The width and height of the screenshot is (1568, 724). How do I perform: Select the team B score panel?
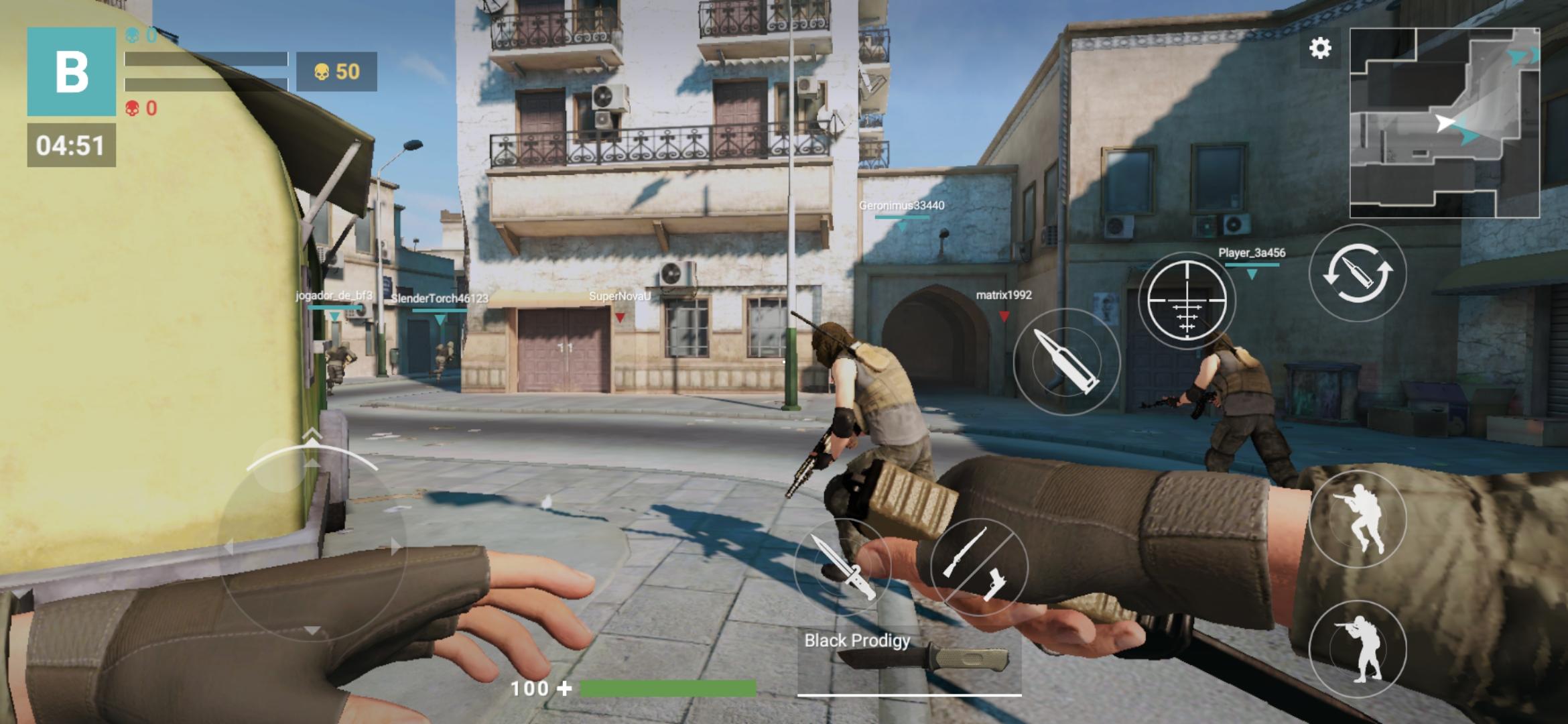[x=72, y=72]
